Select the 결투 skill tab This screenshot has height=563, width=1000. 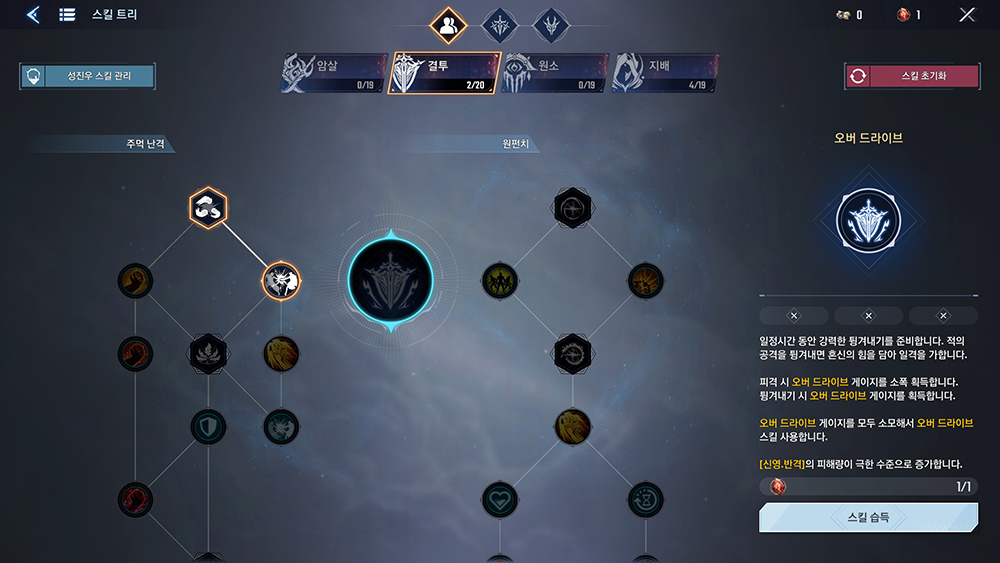pos(444,73)
